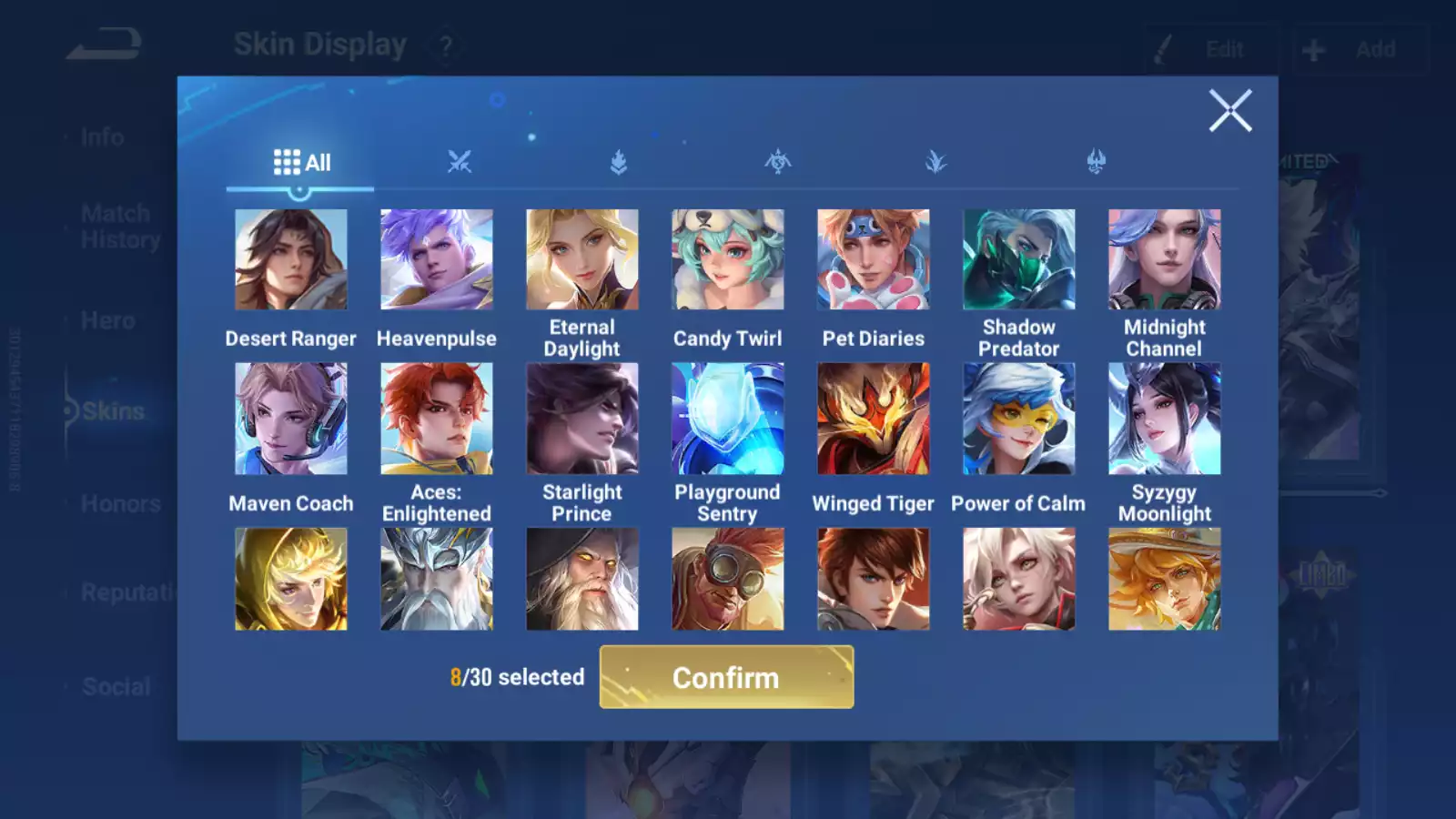Switch to the All skins tab
1456x819 pixels.
click(x=301, y=163)
